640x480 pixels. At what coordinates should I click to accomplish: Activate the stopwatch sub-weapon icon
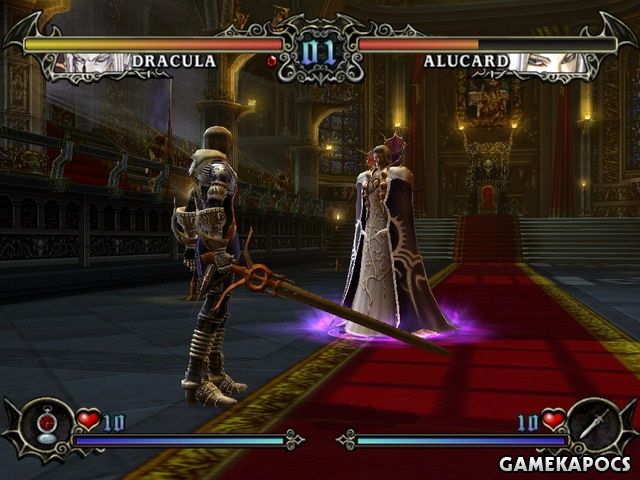pos(44,426)
